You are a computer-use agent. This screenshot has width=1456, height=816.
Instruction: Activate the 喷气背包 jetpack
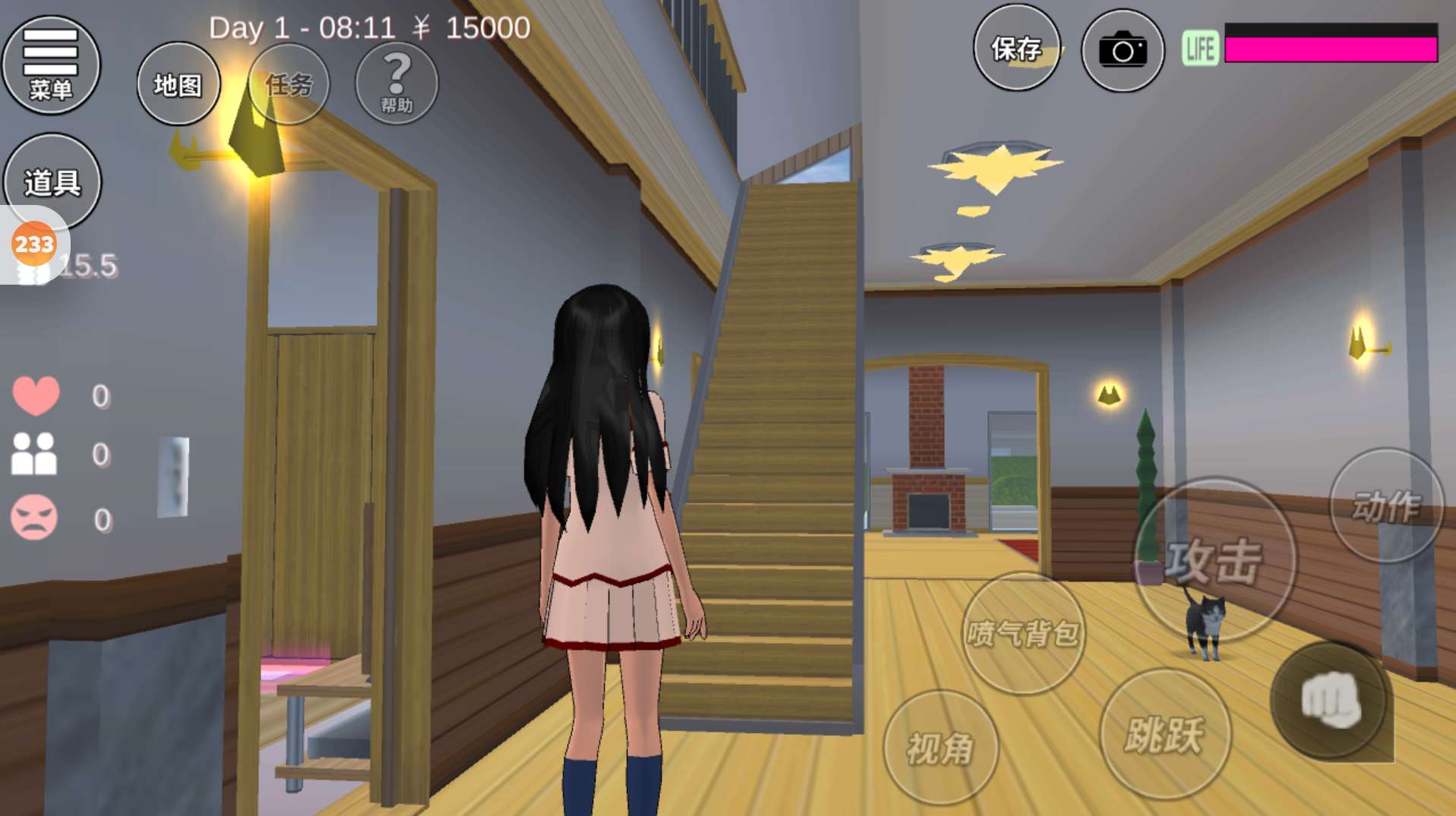1023,632
